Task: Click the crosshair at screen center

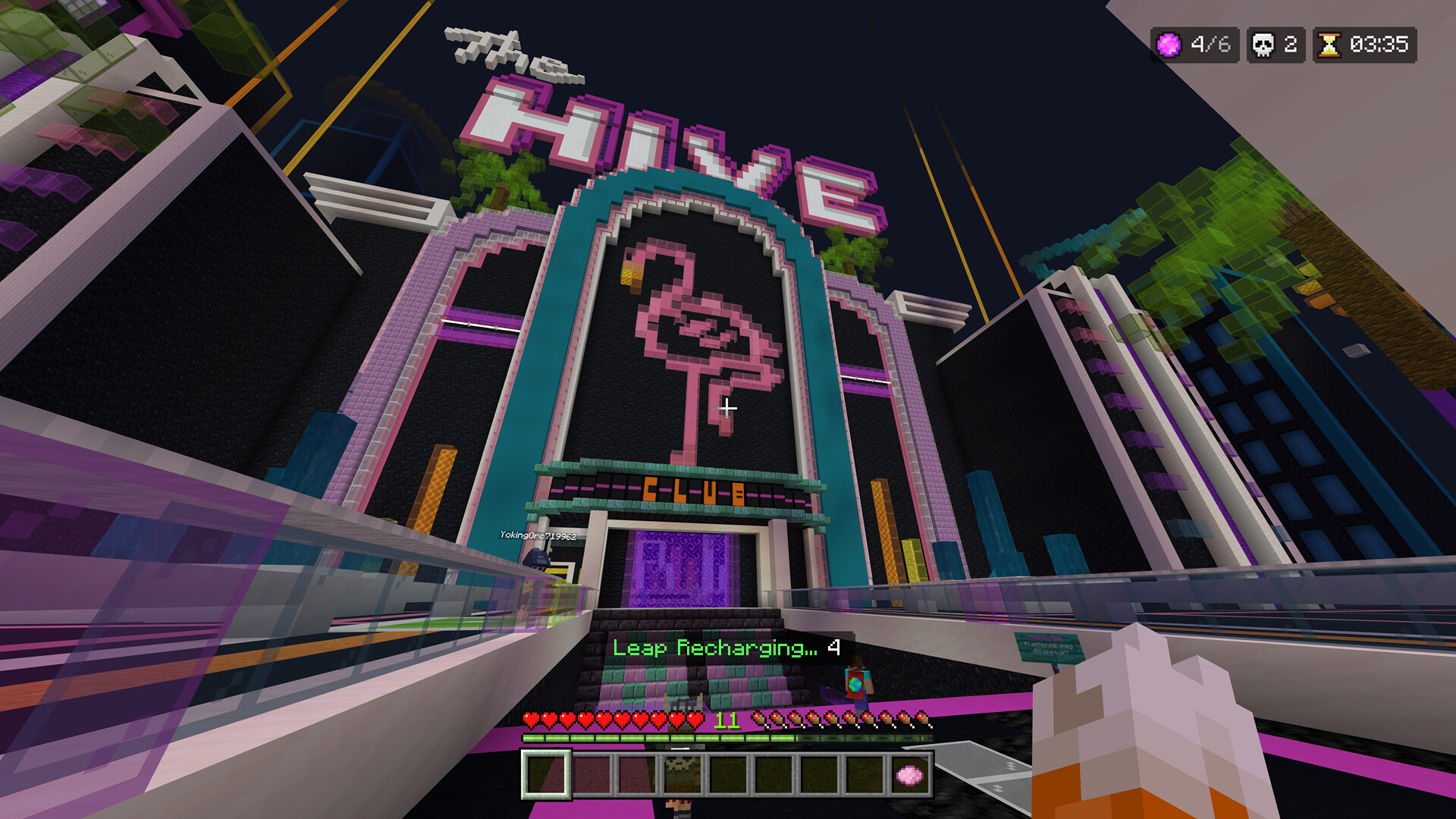Action: point(728,408)
